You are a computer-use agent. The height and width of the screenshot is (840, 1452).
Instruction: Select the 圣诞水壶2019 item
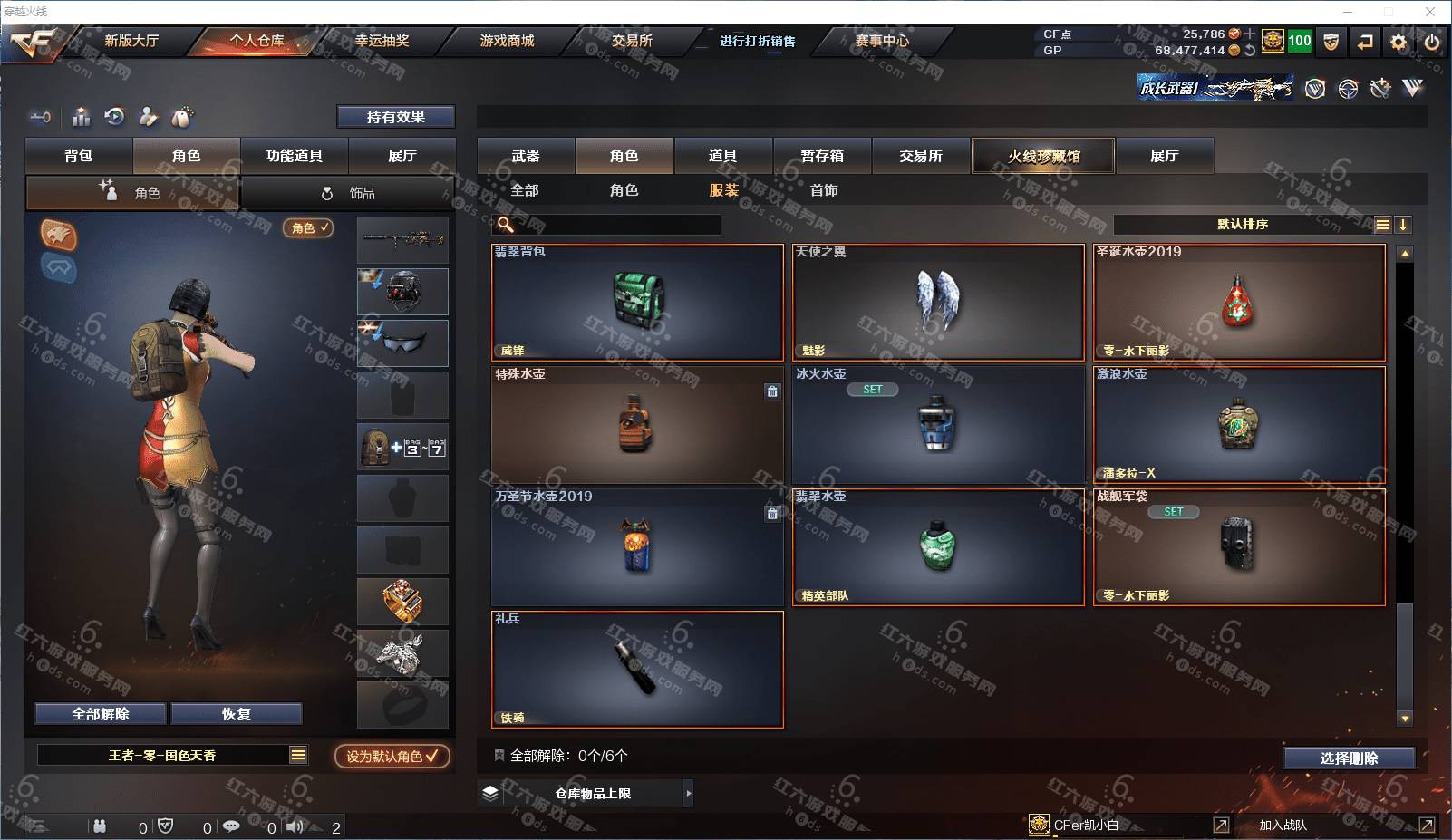coord(1239,303)
